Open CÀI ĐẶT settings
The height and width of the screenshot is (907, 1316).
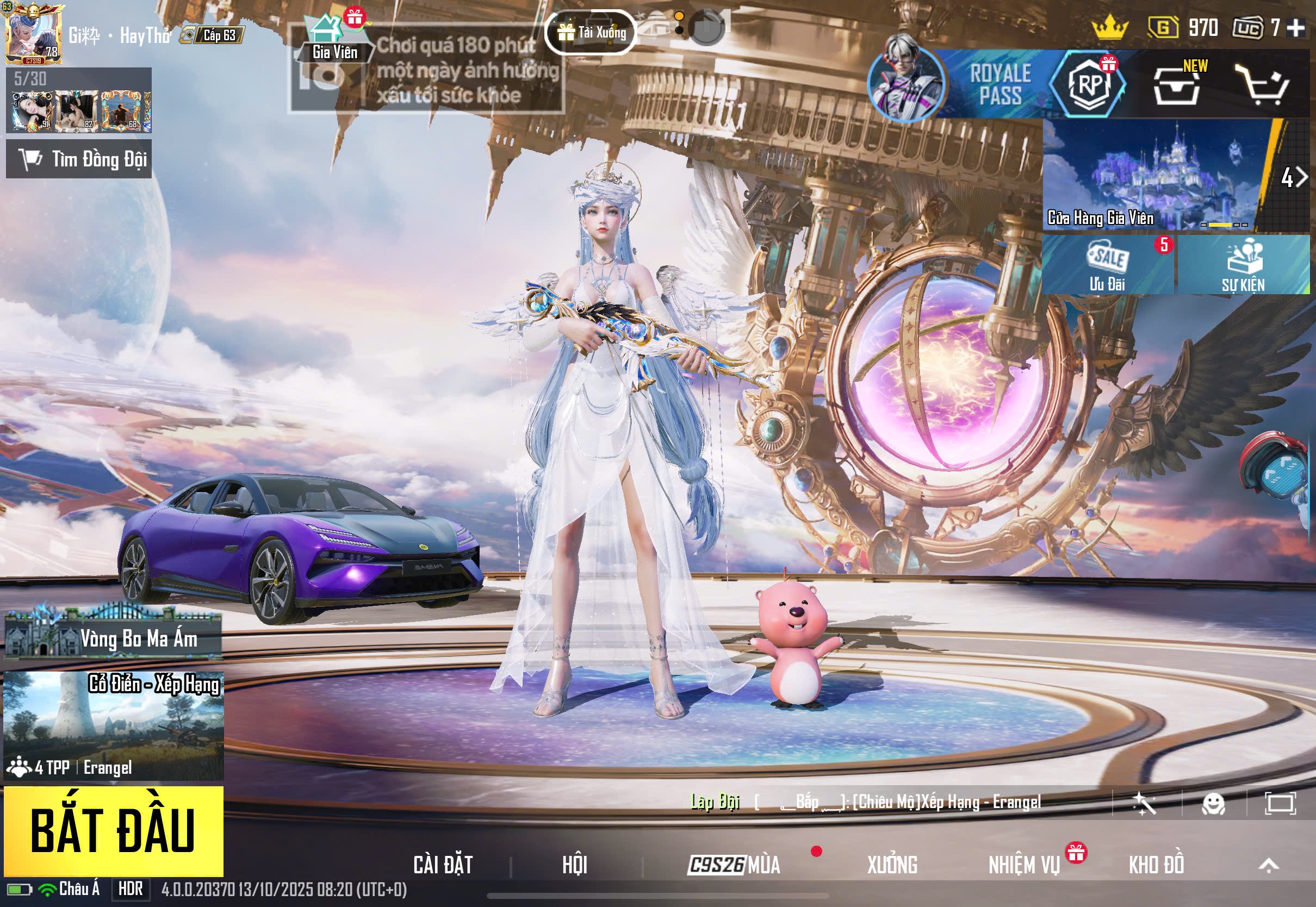pyautogui.click(x=443, y=865)
